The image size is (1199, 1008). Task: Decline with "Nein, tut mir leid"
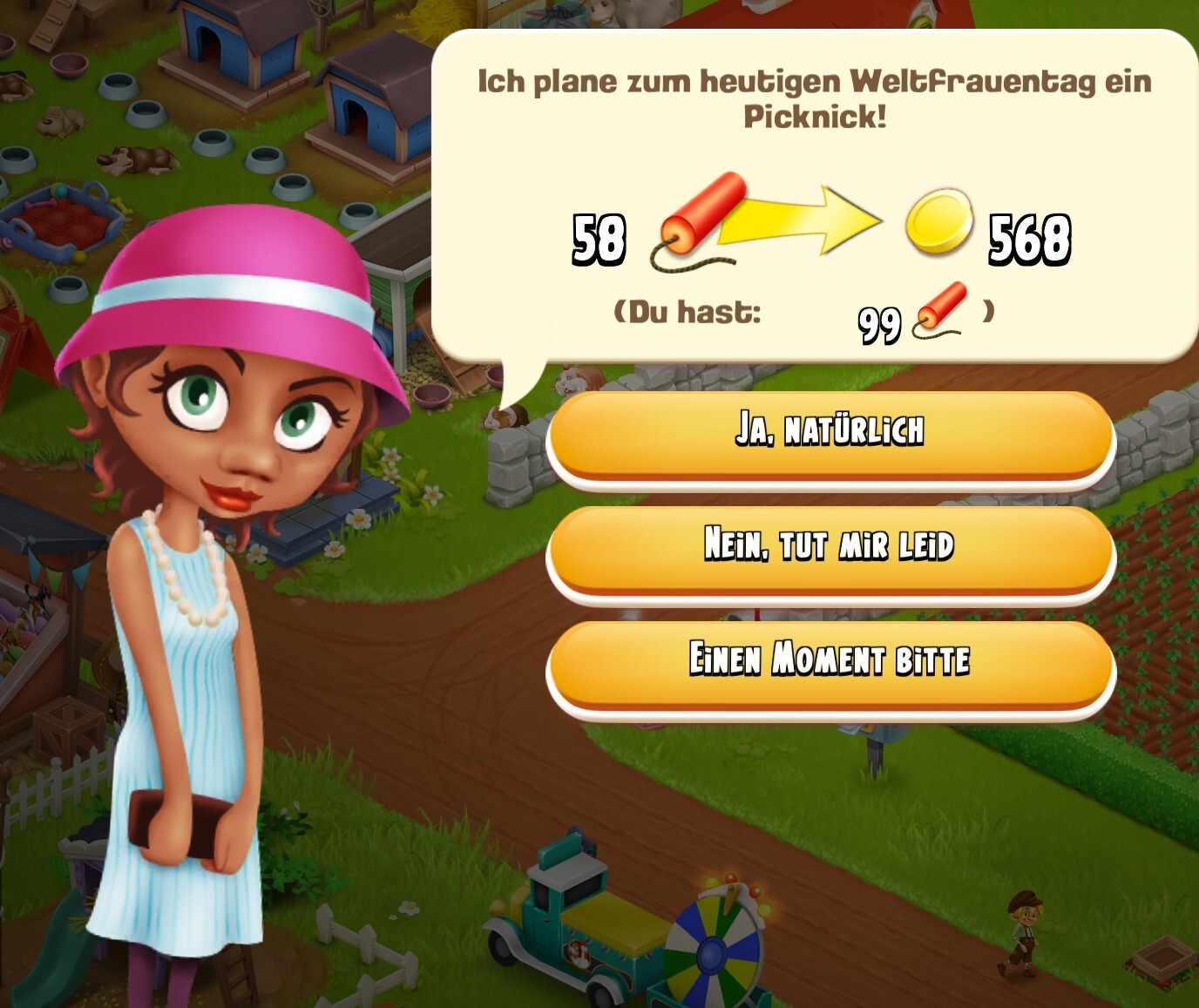tap(830, 548)
